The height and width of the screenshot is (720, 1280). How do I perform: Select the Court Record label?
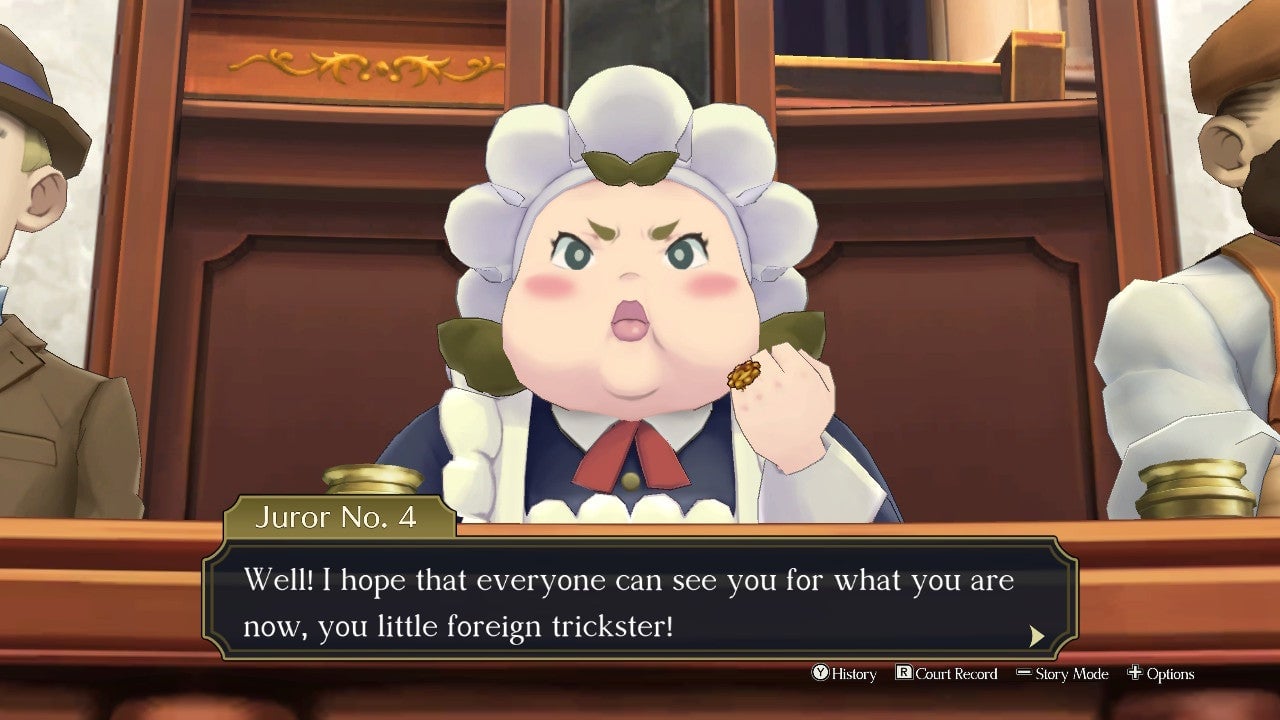tap(955, 674)
